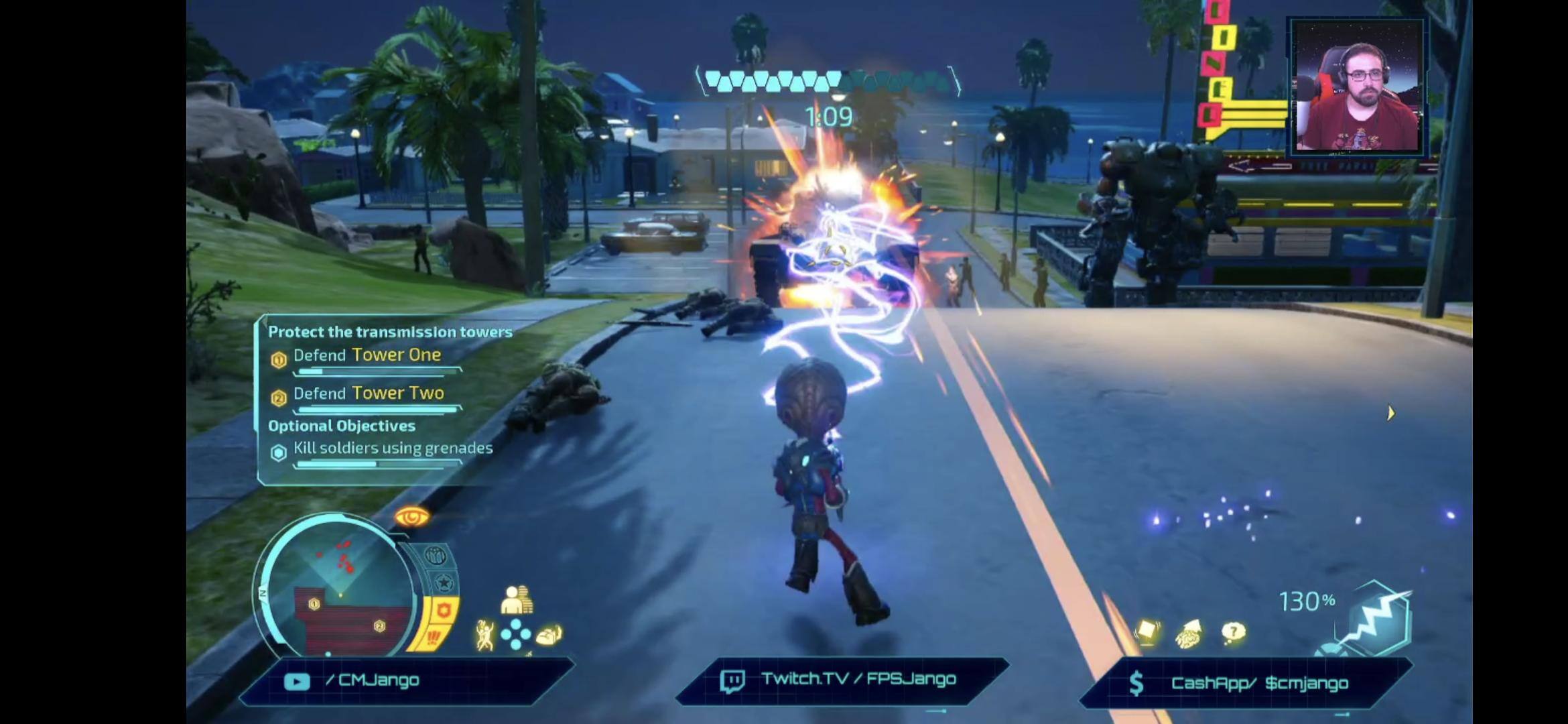1568x724 pixels.
Task: Select the Kill soldiers using grenades objective
Action: 393,448
